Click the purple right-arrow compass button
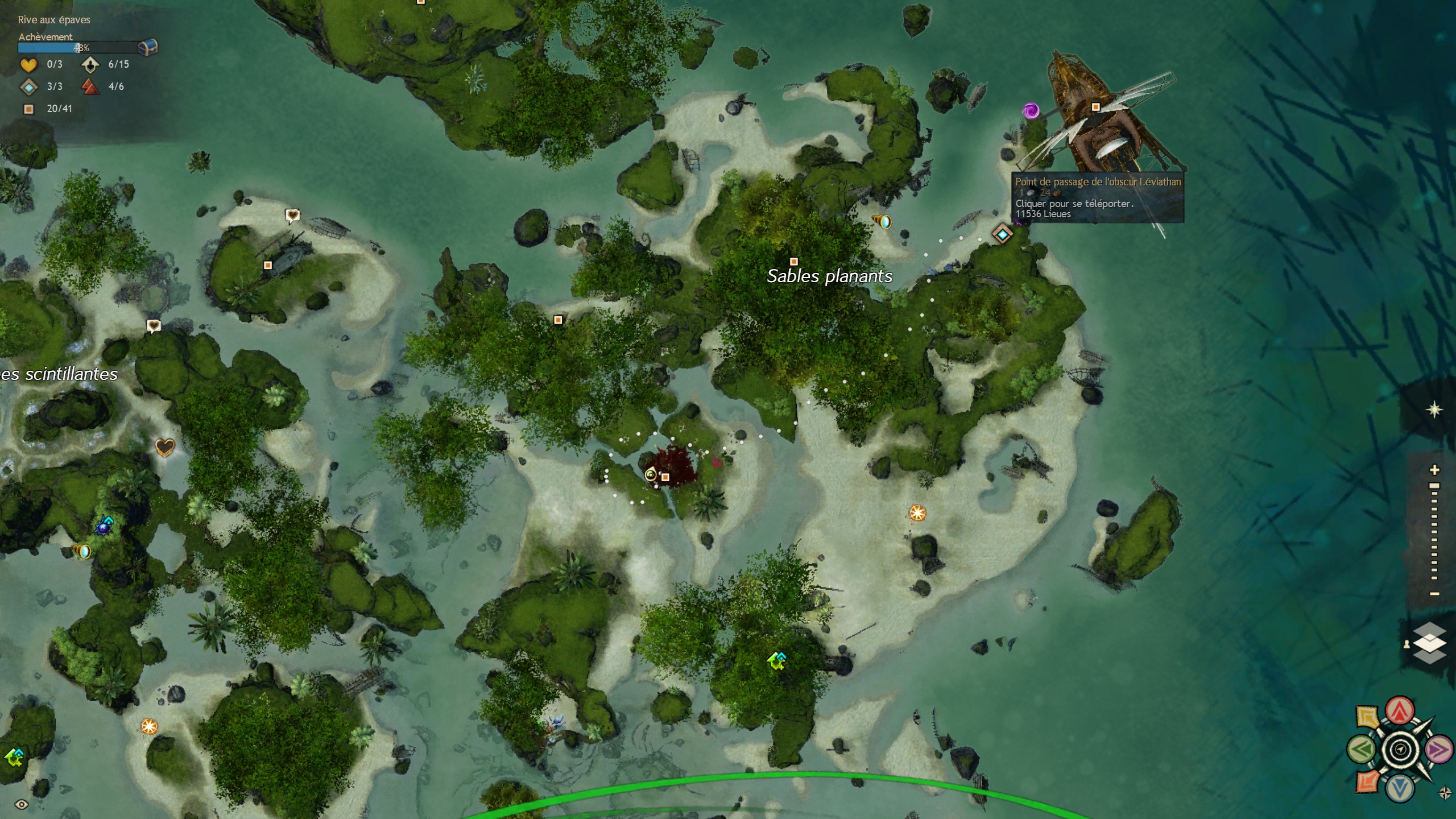 click(x=1438, y=750)
